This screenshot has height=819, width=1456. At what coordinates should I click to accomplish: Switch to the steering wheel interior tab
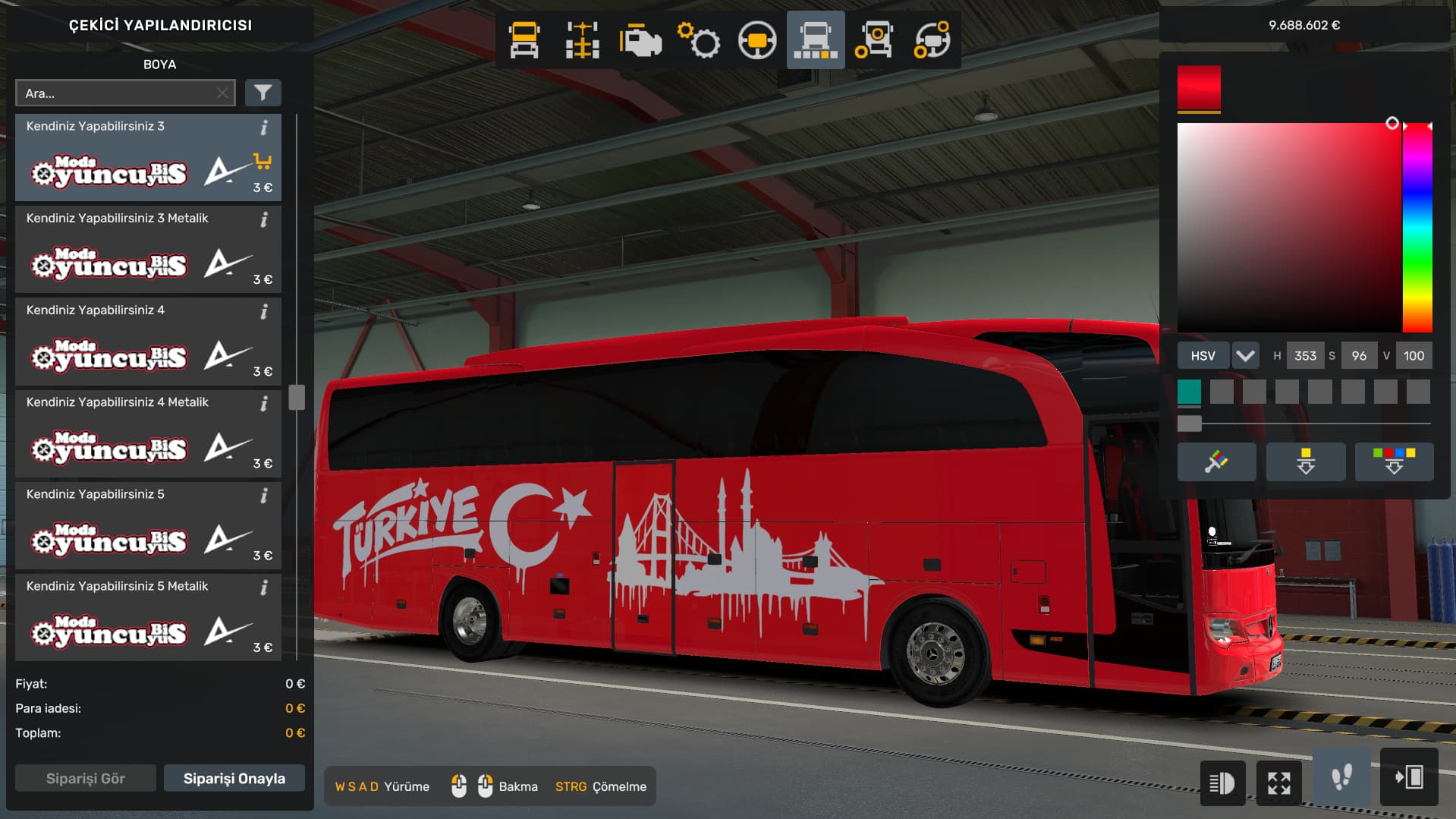click(x=756, y=40)
